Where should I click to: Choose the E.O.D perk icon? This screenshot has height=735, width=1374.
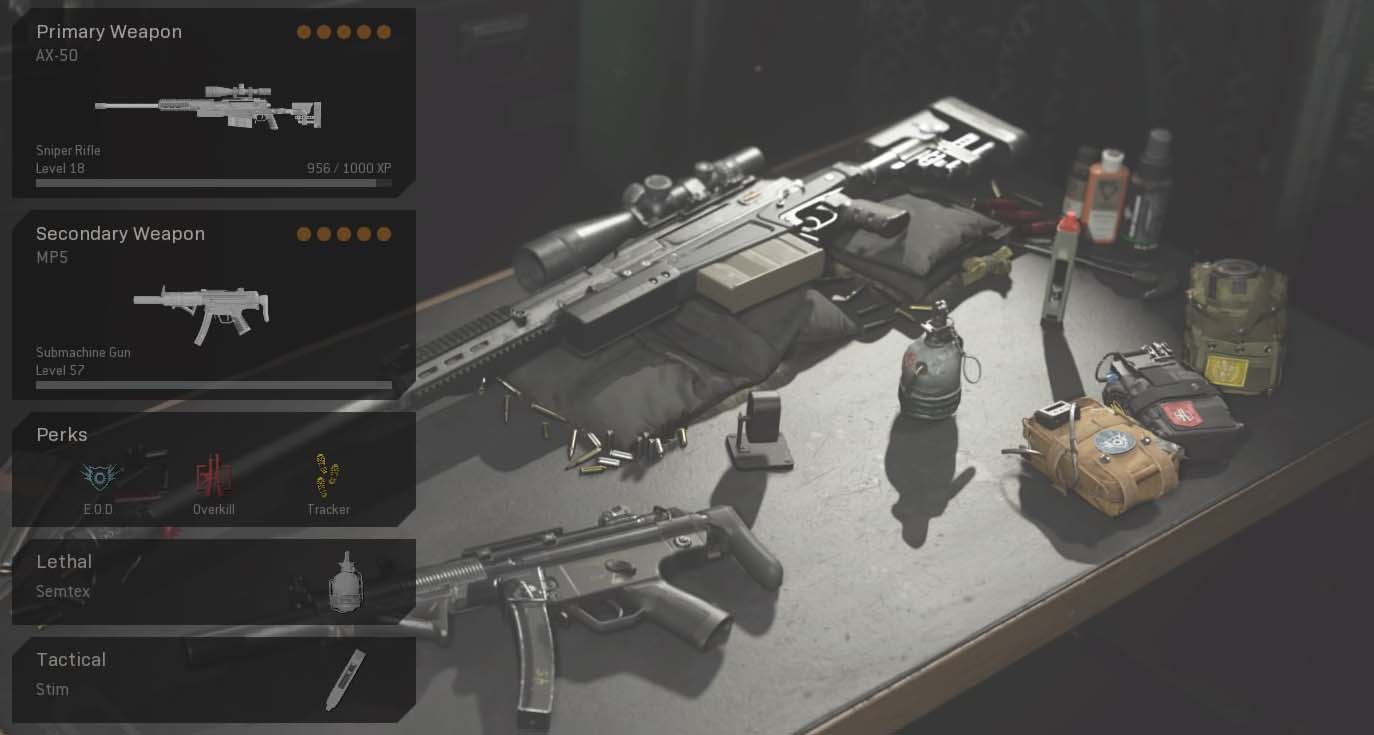(x=99, y=479)
